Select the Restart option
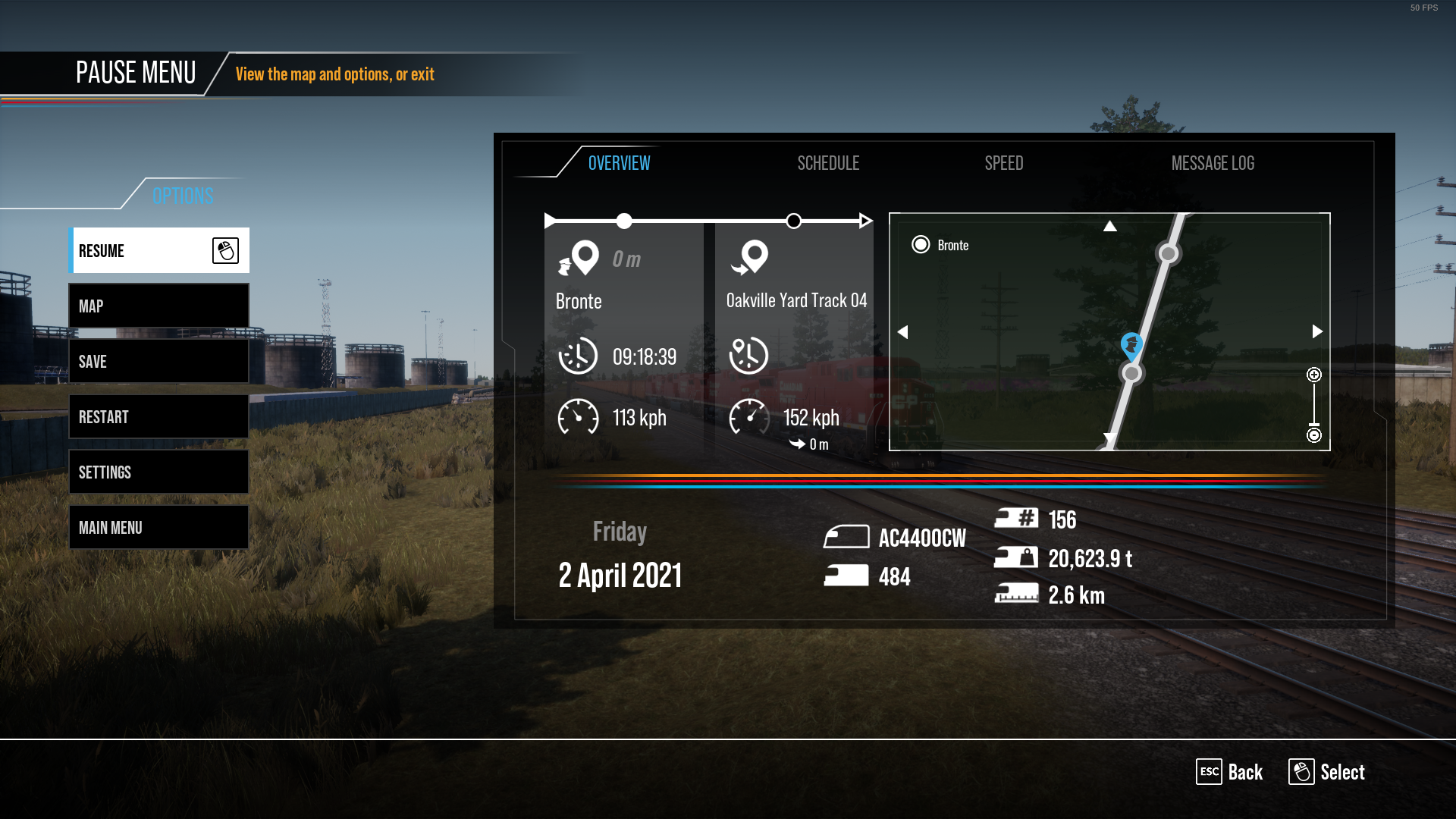The image size is (1456, 819). 159,417
